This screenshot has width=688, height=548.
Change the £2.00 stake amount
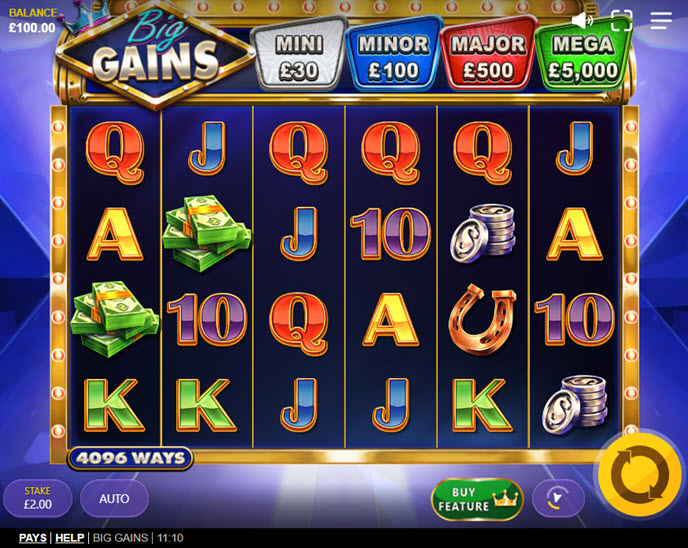pos(38,498)
